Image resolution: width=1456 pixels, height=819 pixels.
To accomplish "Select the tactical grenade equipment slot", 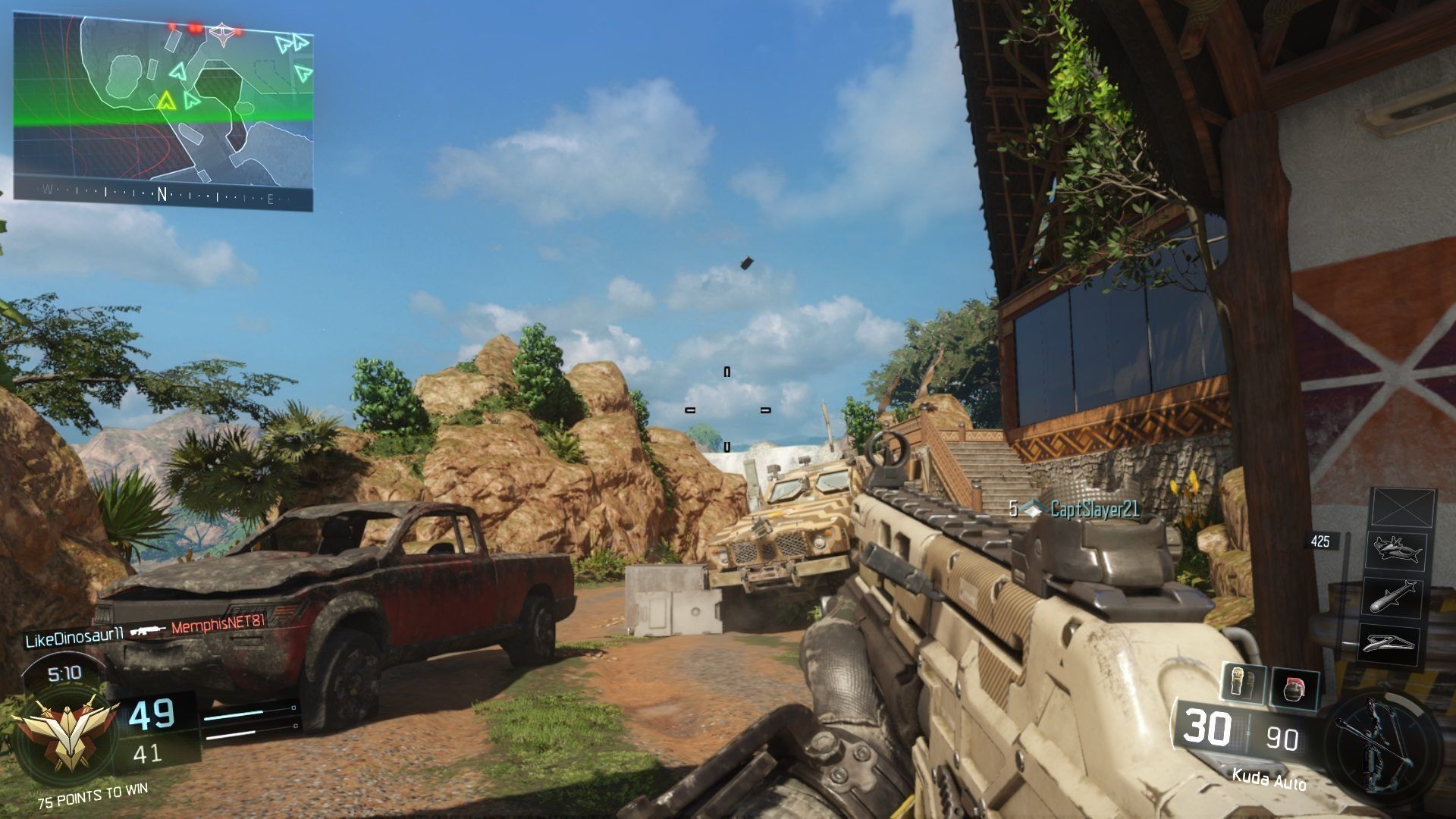I will [x=1244, y=684].
